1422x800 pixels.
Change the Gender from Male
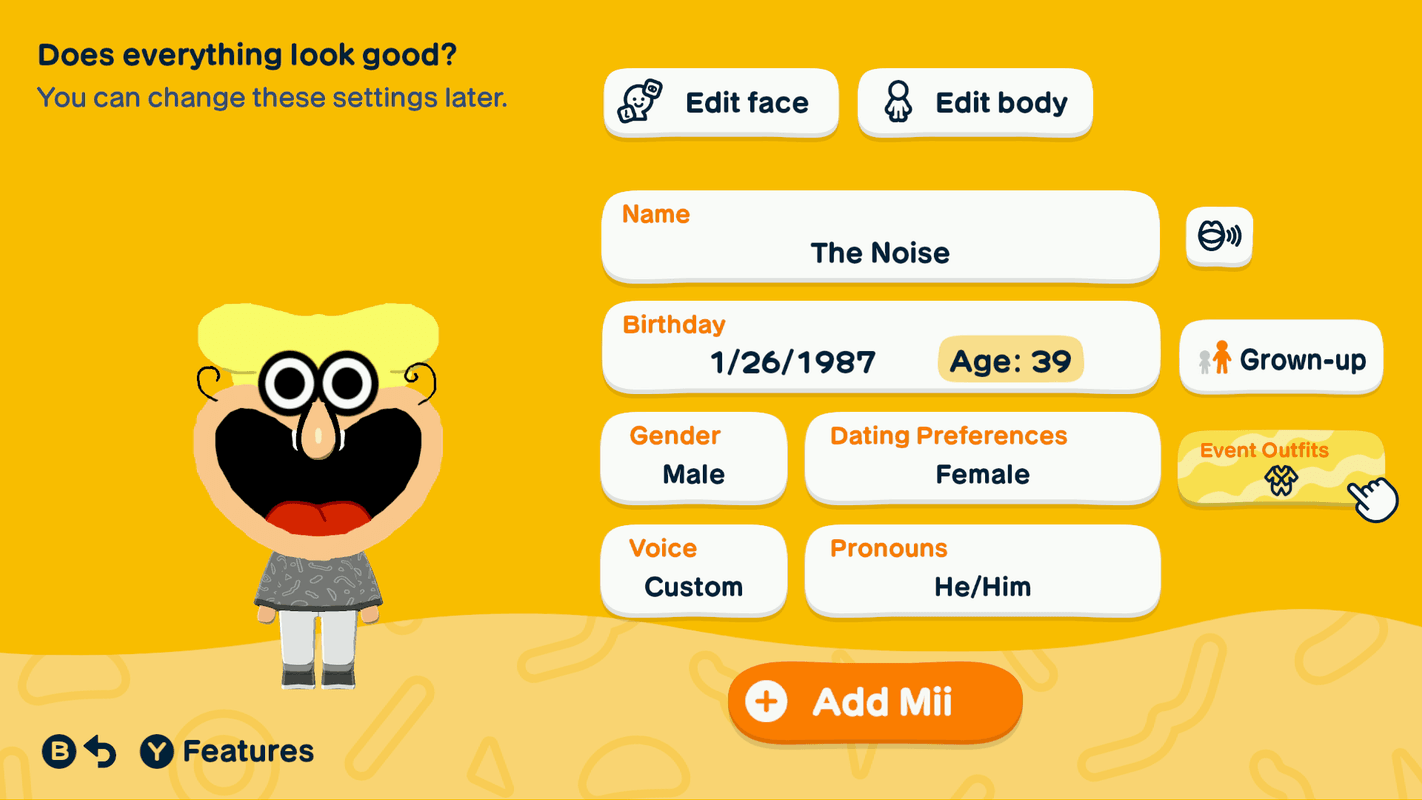693,458
